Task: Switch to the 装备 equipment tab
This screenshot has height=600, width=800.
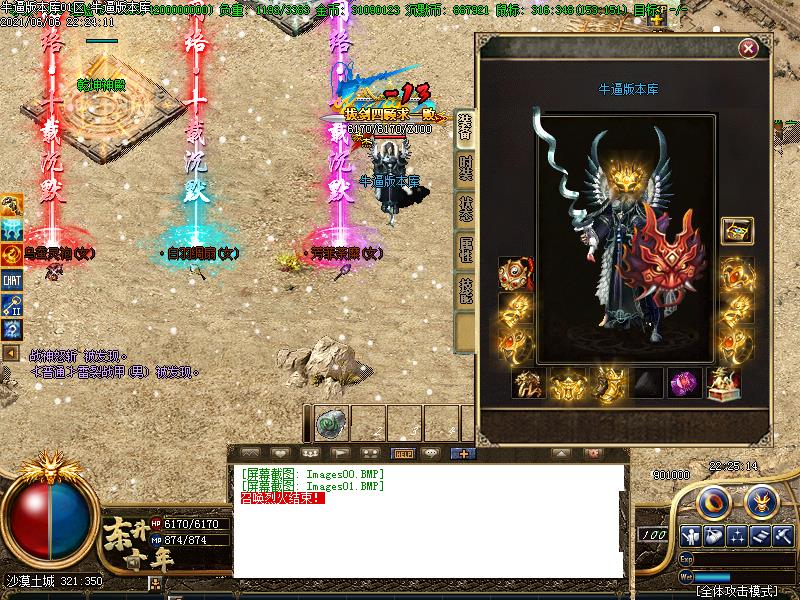Action: click(465, 127)
